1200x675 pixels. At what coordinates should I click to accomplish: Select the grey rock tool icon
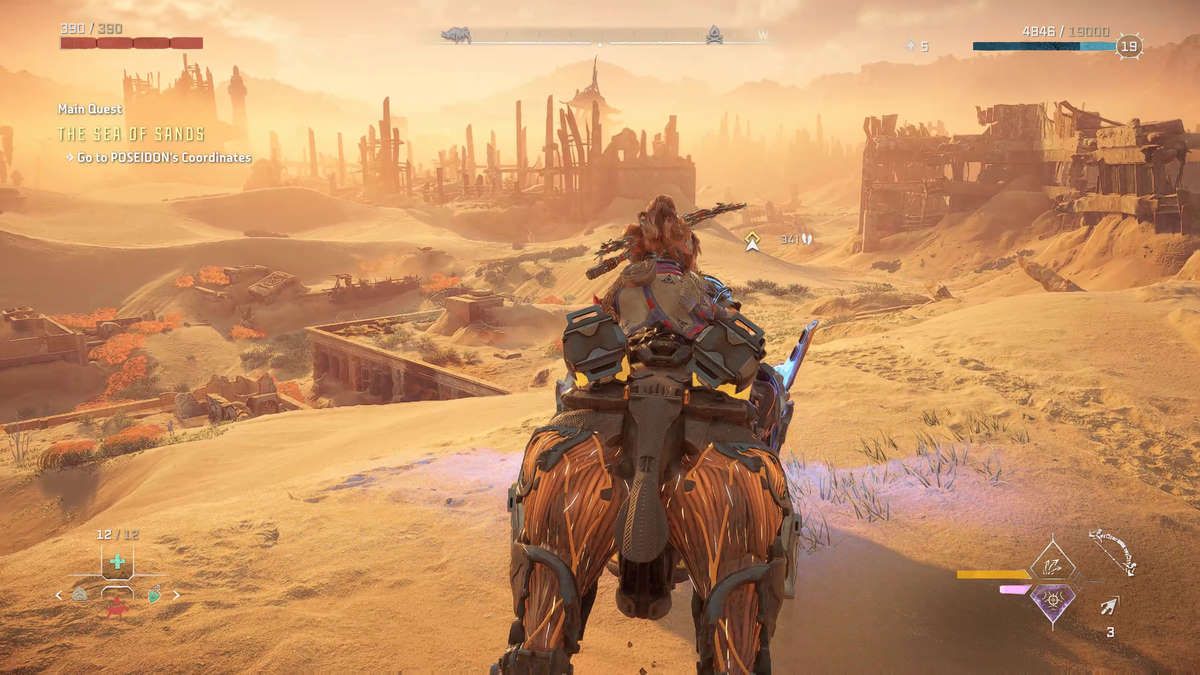point(80,595)
